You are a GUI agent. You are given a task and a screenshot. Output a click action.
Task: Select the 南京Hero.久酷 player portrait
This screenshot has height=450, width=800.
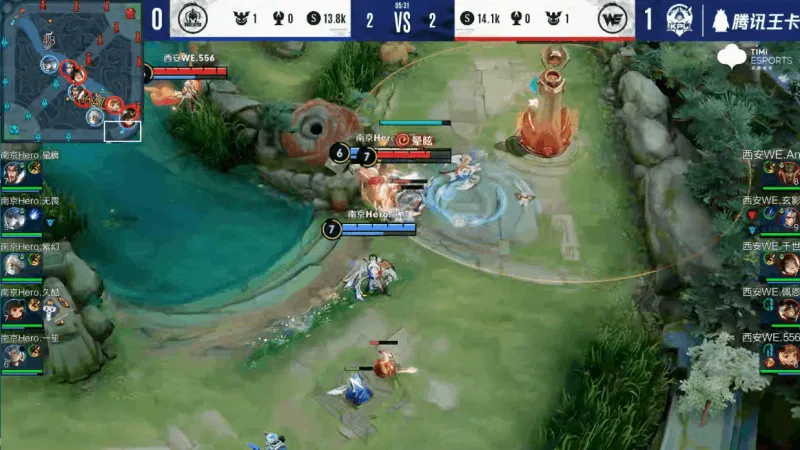(x=14, y=309)
